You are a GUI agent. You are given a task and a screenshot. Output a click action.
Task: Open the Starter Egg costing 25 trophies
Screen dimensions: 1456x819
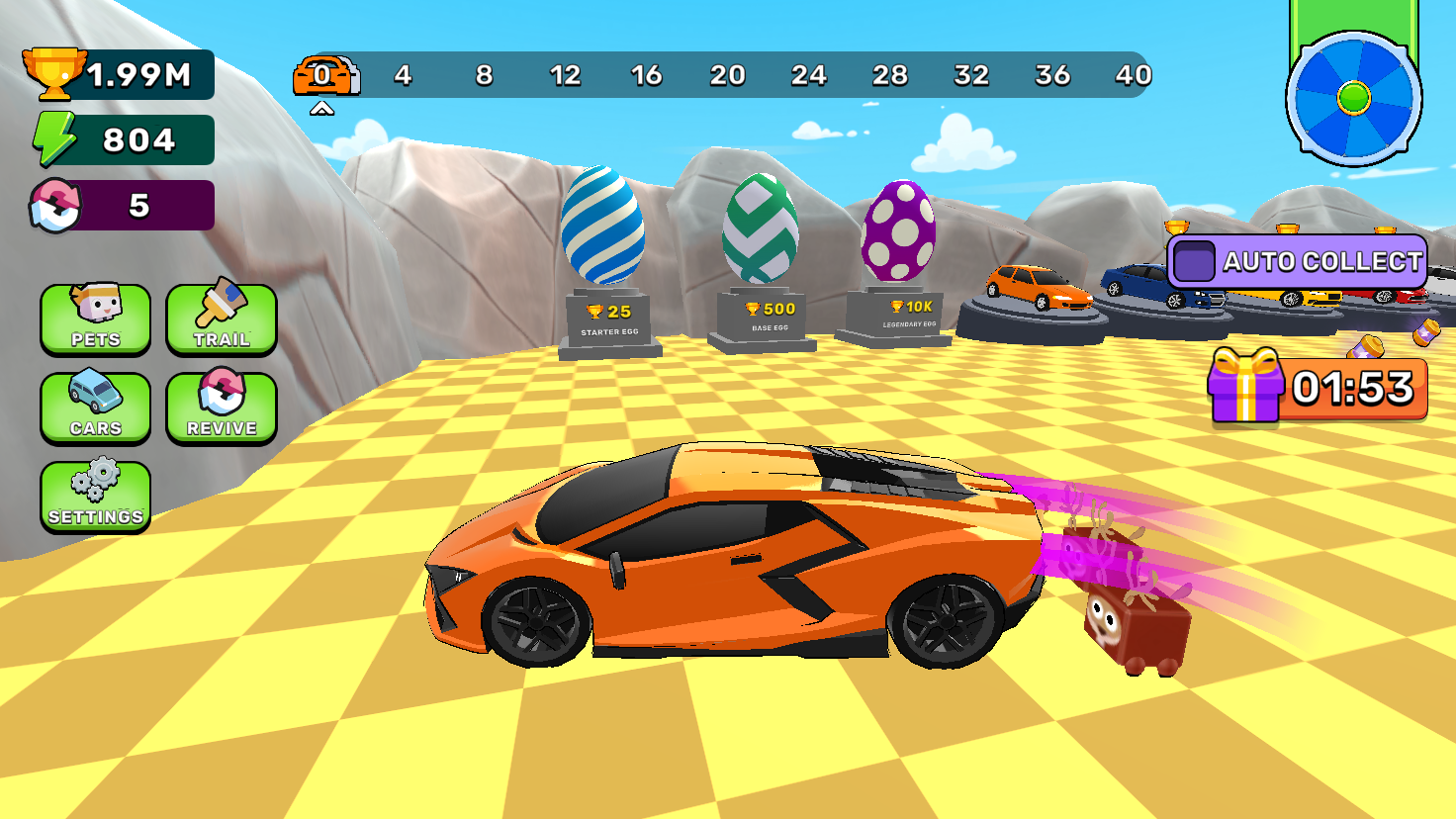coord(605,227)
